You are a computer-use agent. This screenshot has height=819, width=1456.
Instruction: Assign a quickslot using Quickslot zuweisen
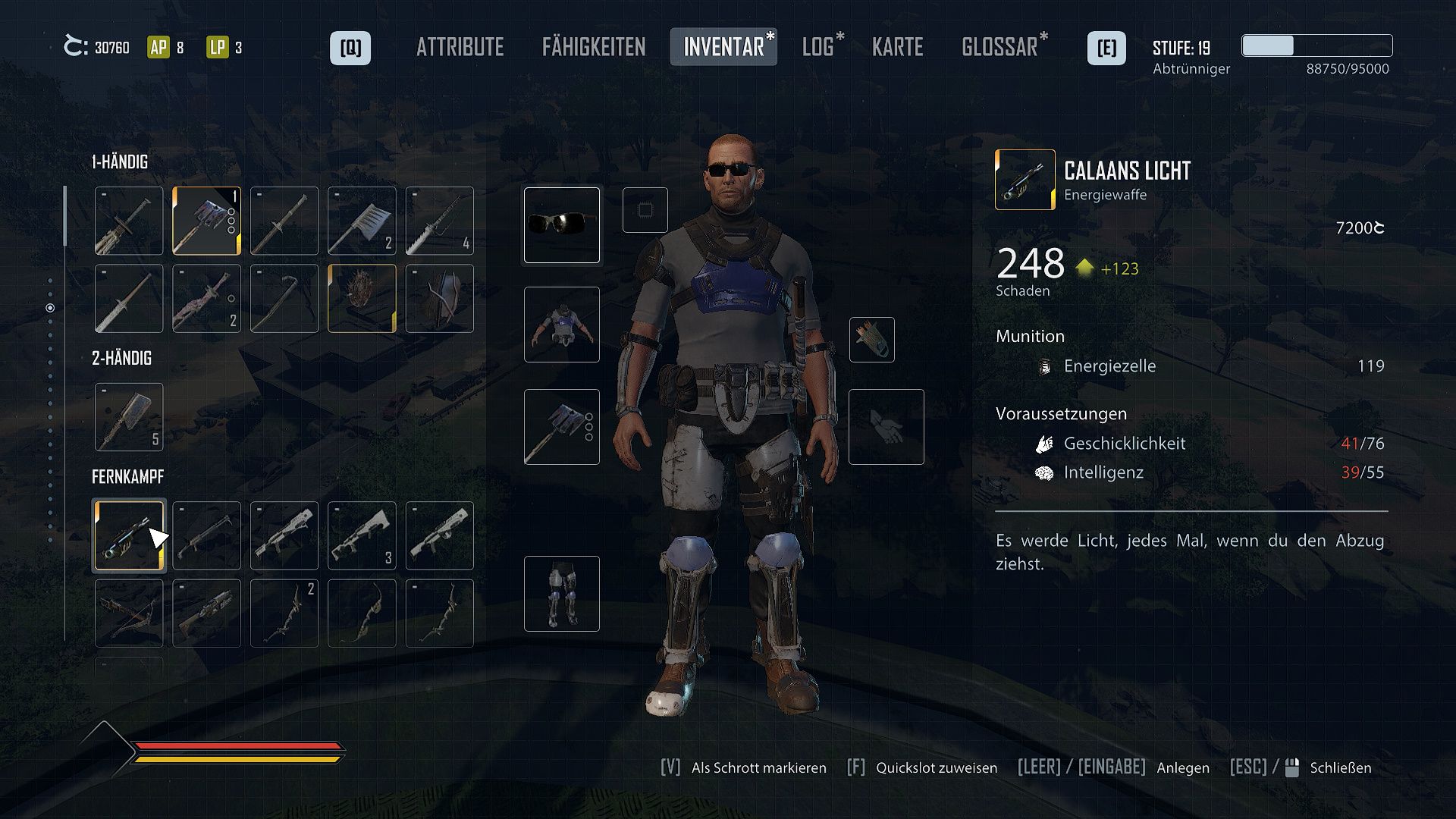(936, 767)
